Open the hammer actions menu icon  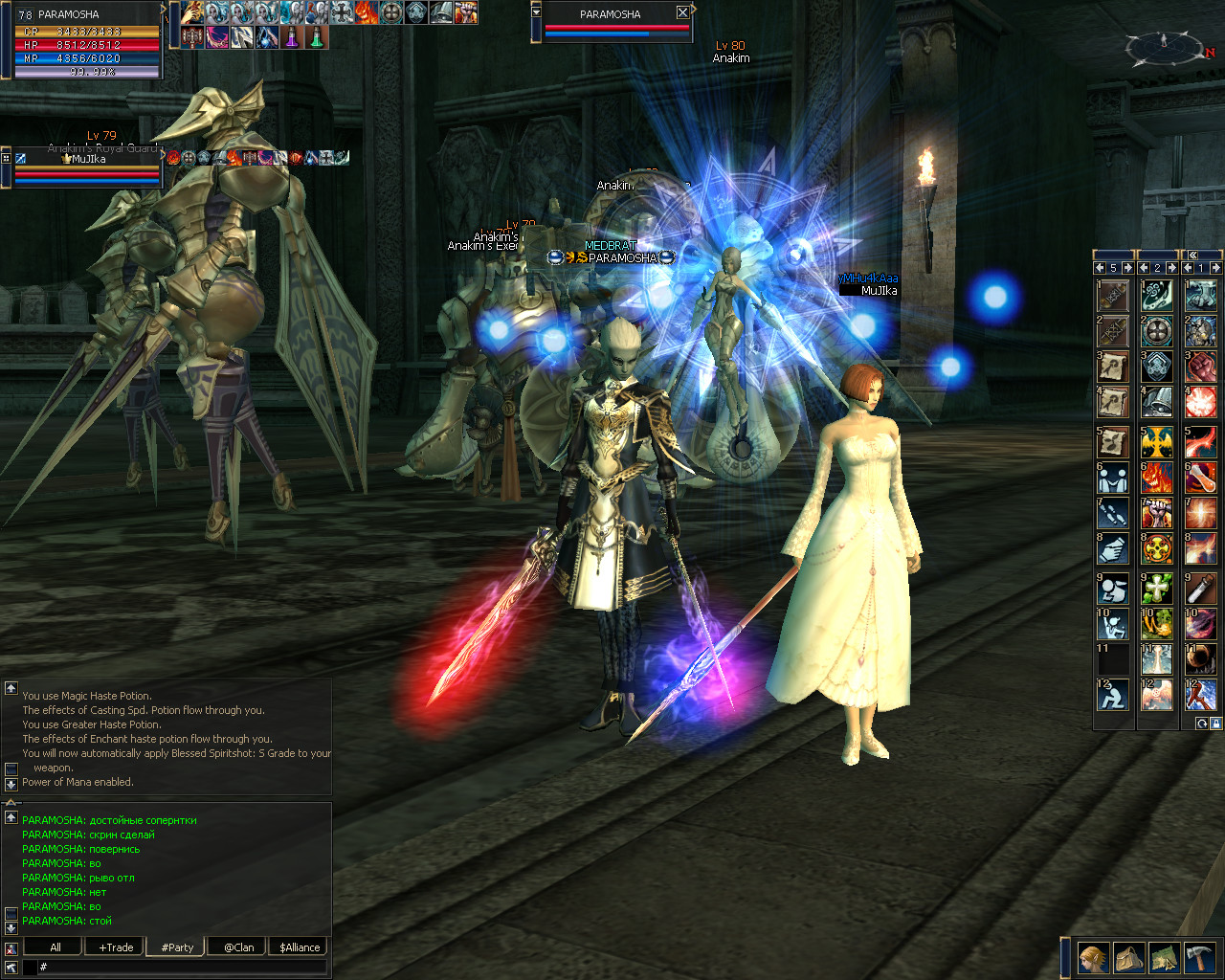(x=1199, y=957)
